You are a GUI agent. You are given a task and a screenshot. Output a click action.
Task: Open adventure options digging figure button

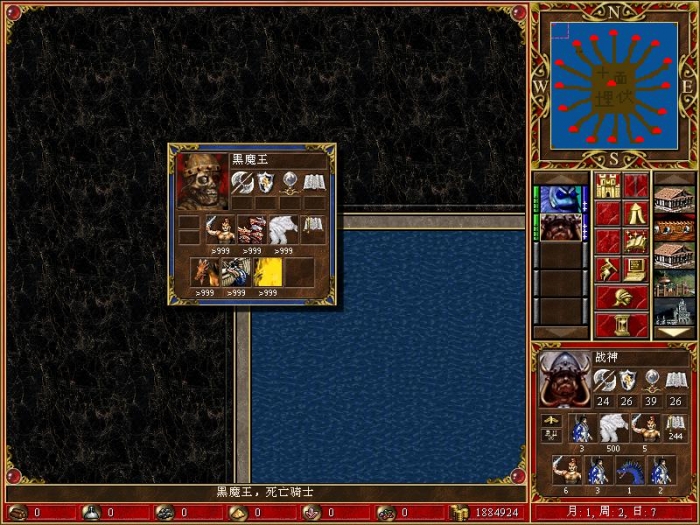tap(608, 269)
